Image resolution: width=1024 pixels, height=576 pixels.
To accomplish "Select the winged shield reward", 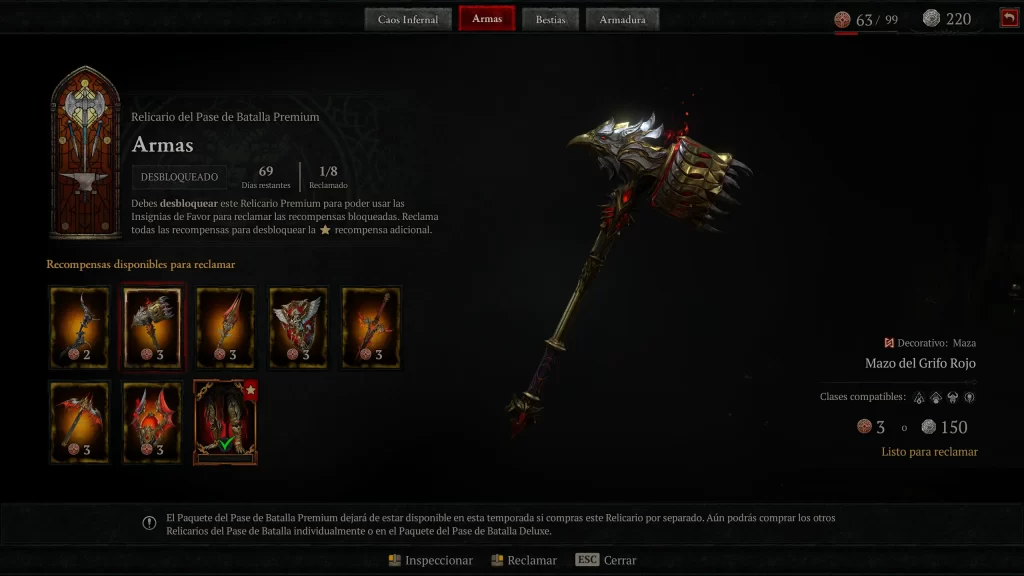I will 298,328.
